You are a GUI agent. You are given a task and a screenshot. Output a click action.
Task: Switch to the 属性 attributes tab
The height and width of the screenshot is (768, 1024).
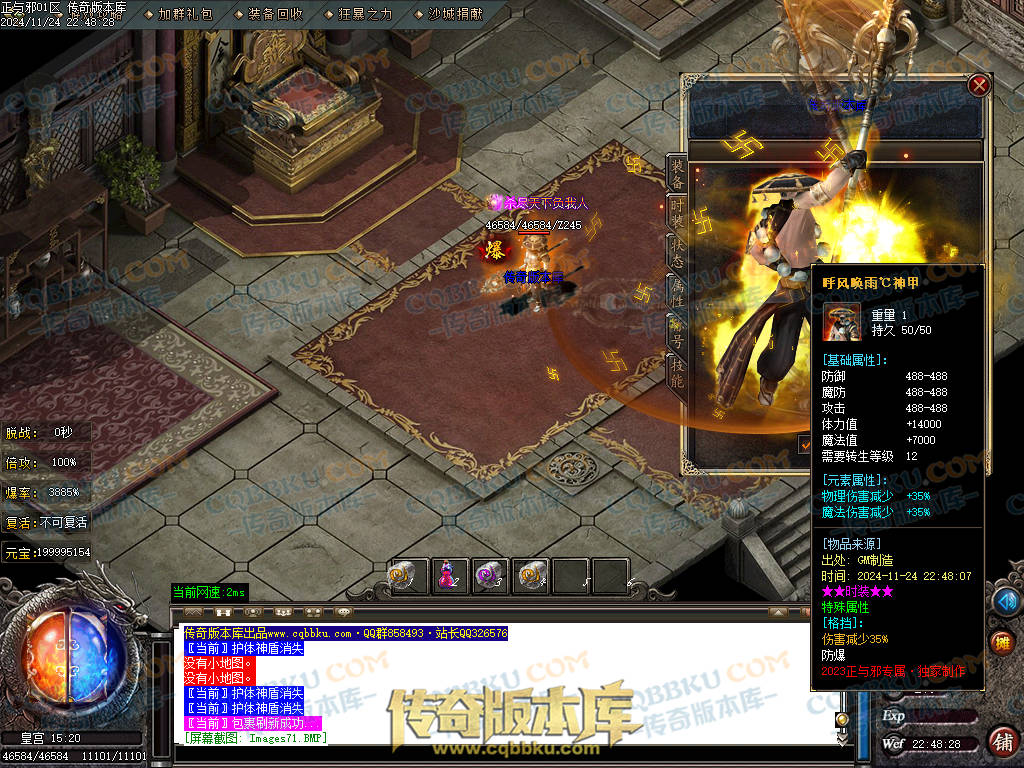677,292
